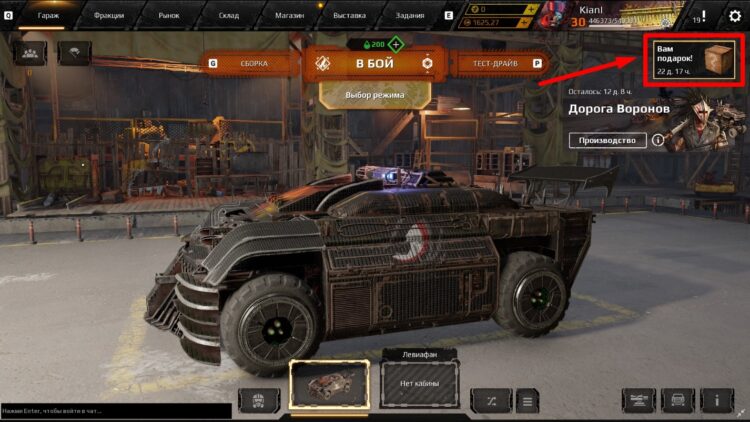Switch to the Рынок tab
This screenshot has height=422, width=750.
click(x=168, y=16)
